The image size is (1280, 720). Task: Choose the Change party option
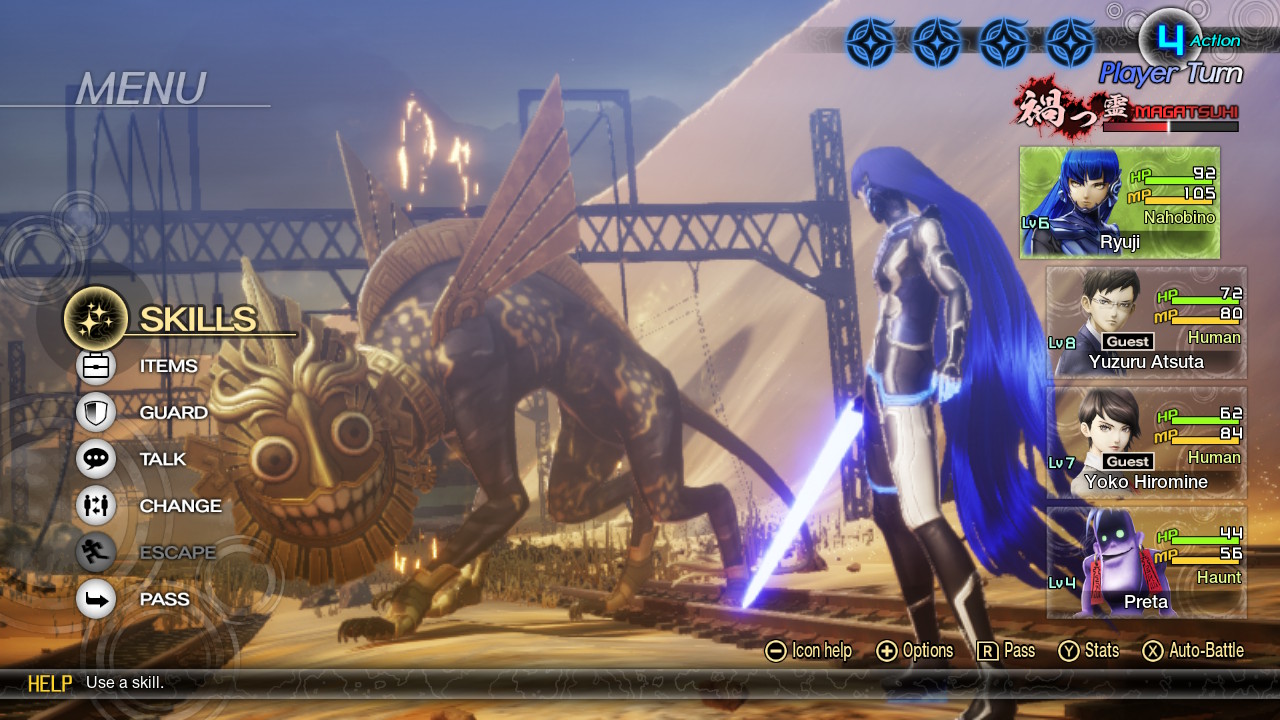point(160,506)
